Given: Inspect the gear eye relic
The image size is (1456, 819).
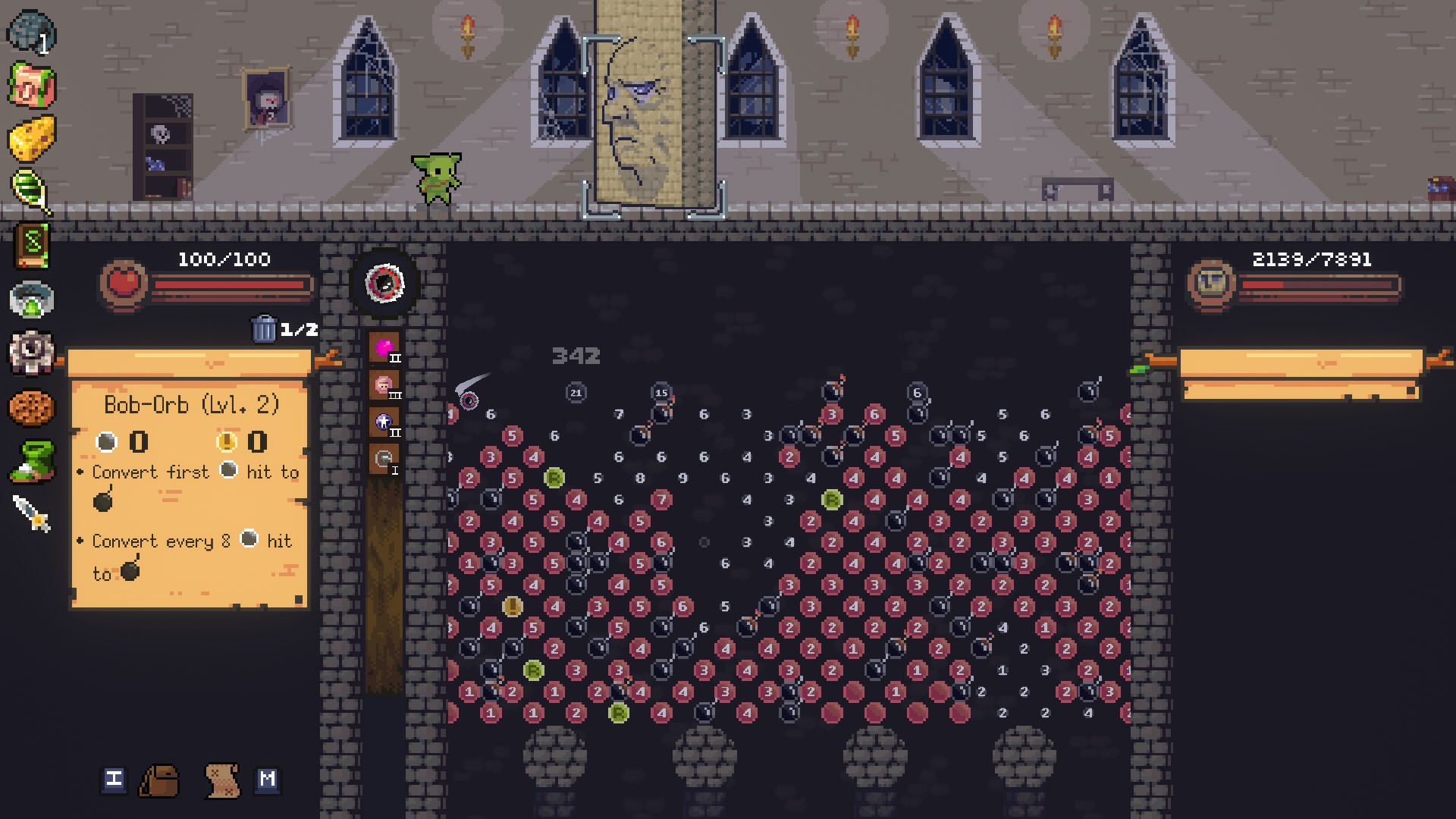Looking at the screenshot, I should tap(31, 352).
